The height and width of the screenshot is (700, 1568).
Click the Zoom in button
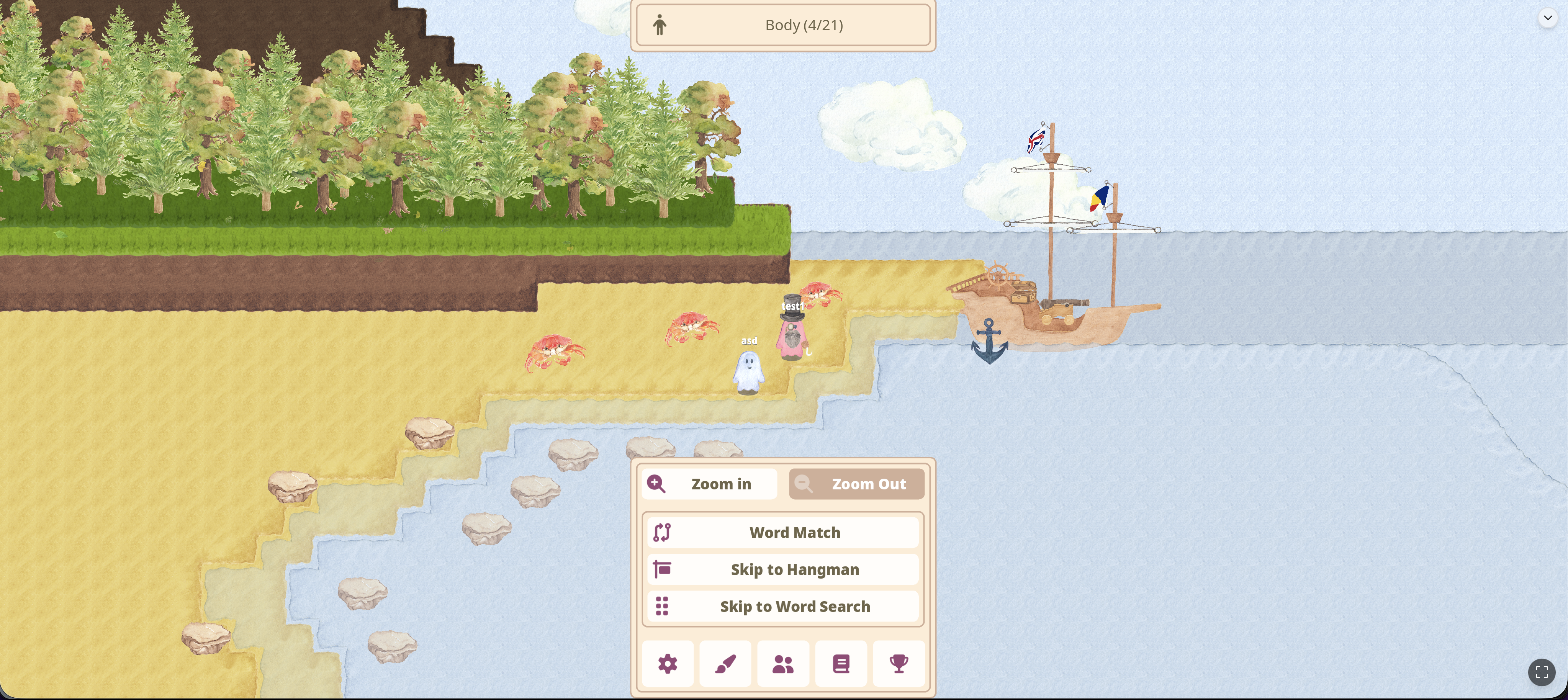[x=709, y=484]
